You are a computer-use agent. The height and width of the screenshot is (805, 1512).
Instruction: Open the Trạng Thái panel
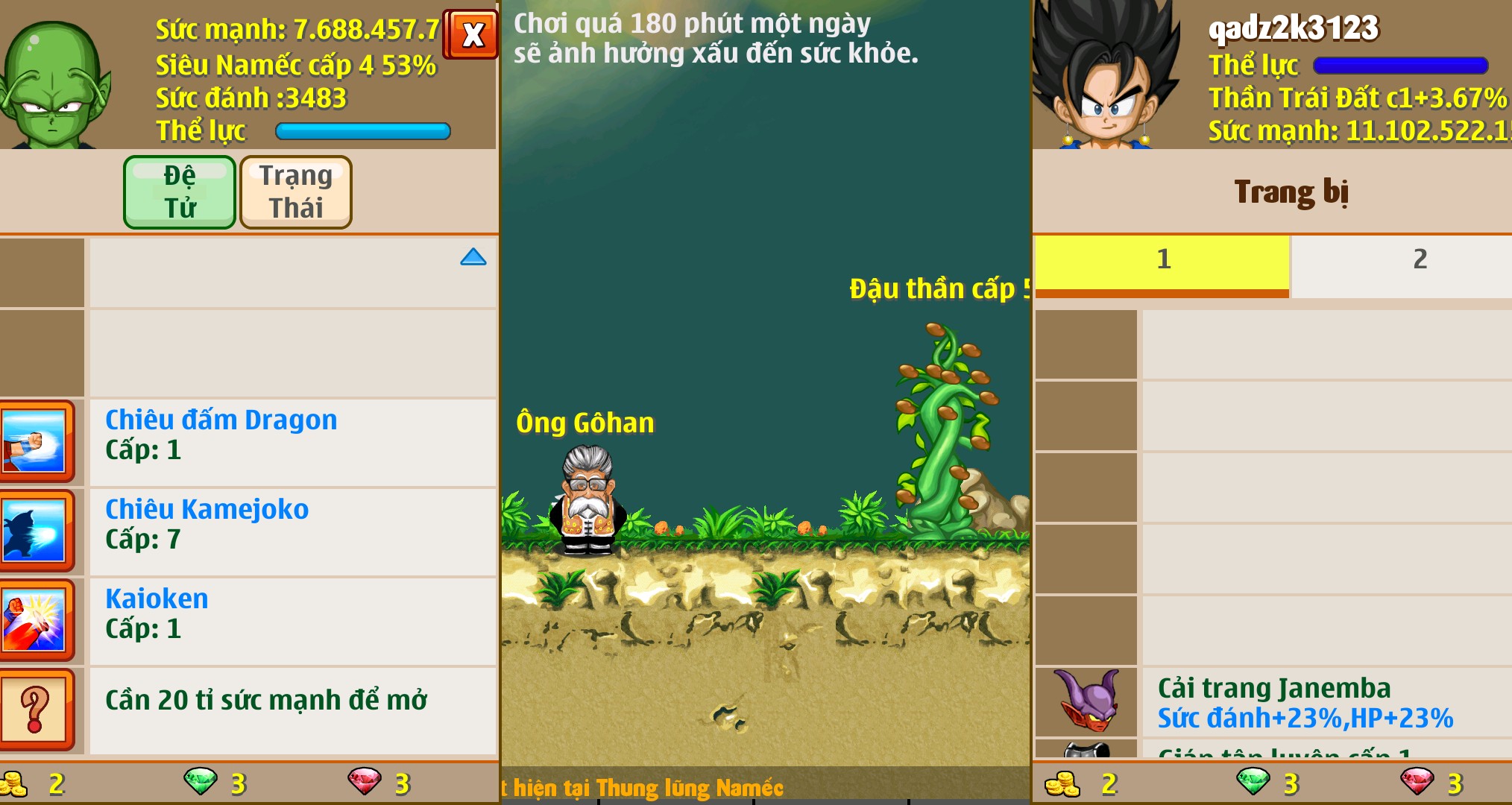295,192
